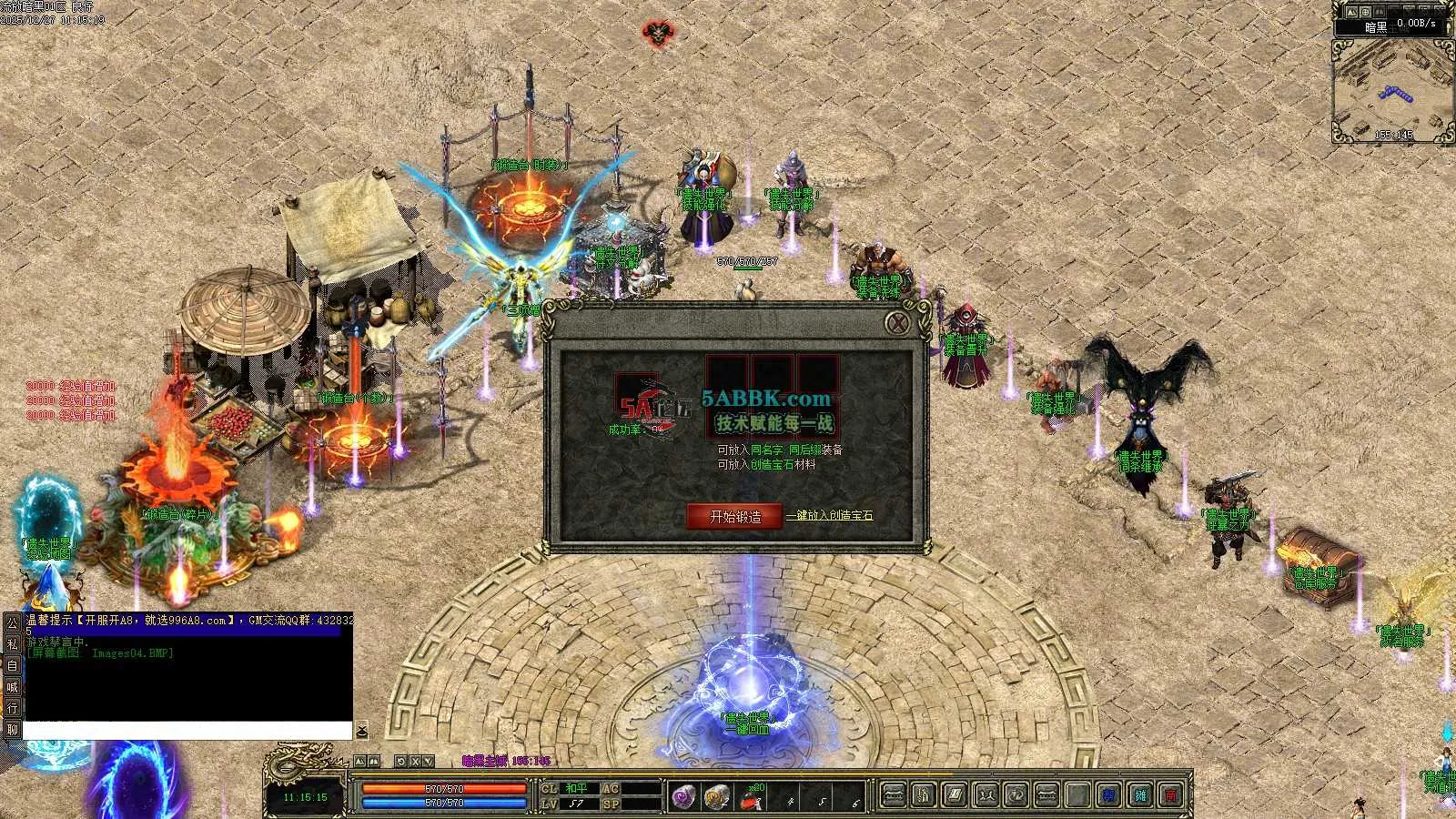Select the 私 private chat channel
The width and height of the screenshot is (1456, 819).
[12, 644]
